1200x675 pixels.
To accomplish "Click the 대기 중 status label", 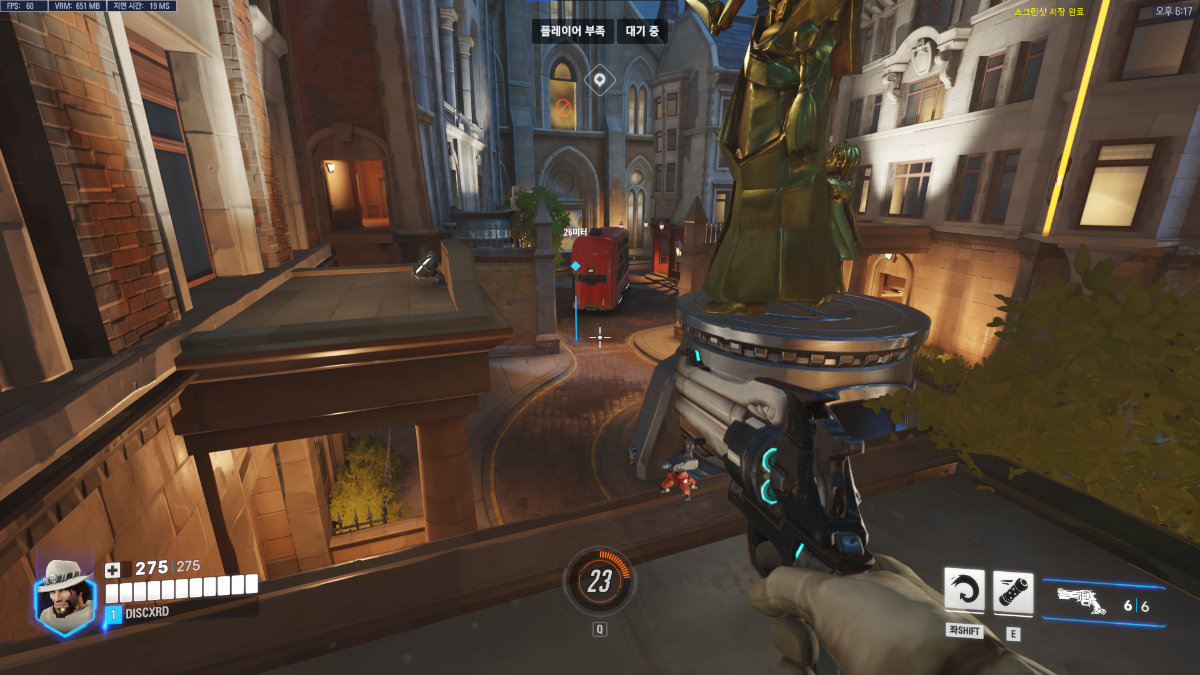I will (641, 32).
